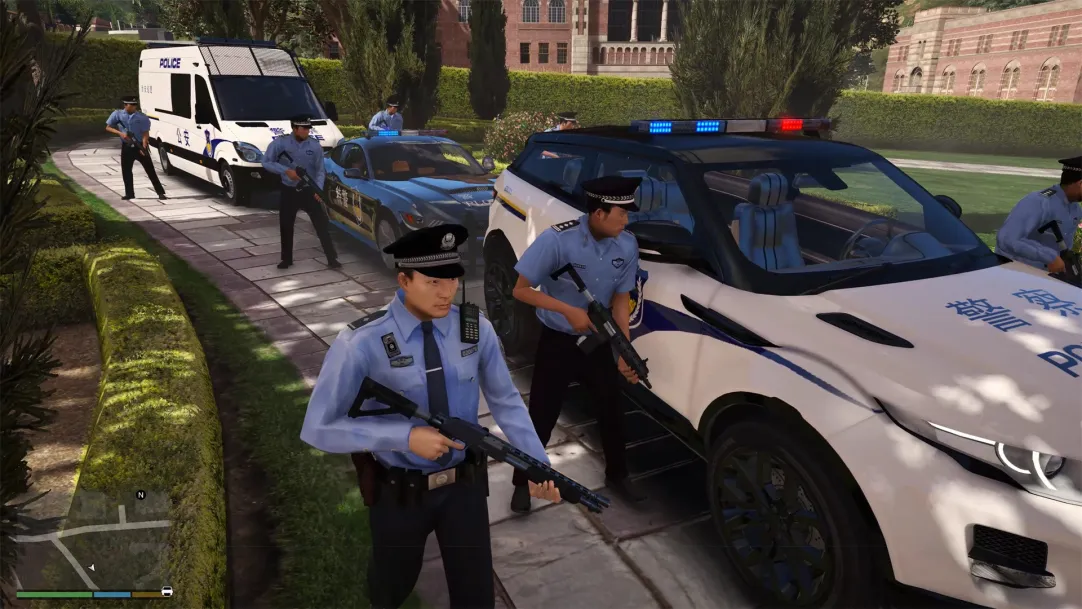Select the white car blip on minimap
The width and height of the screenshot is (1082, 609).
(166, 591)
